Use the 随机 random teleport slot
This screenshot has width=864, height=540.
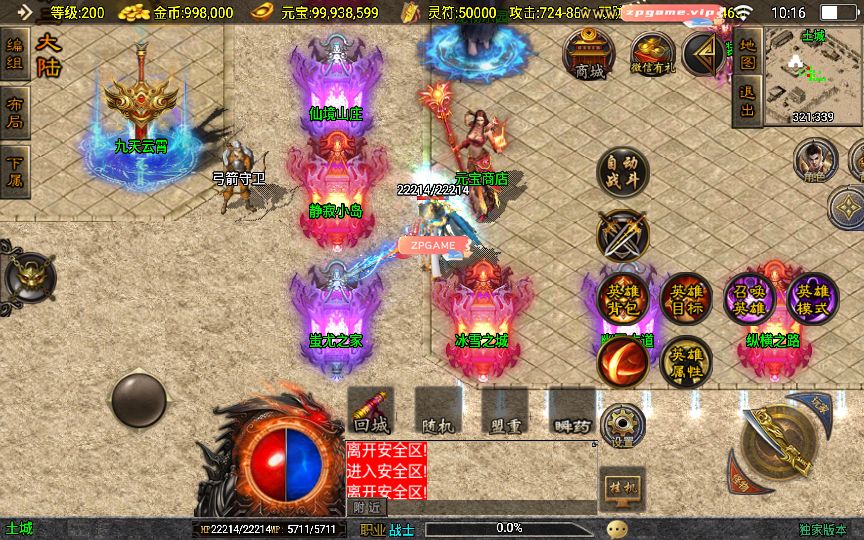(x=438, y=411)
